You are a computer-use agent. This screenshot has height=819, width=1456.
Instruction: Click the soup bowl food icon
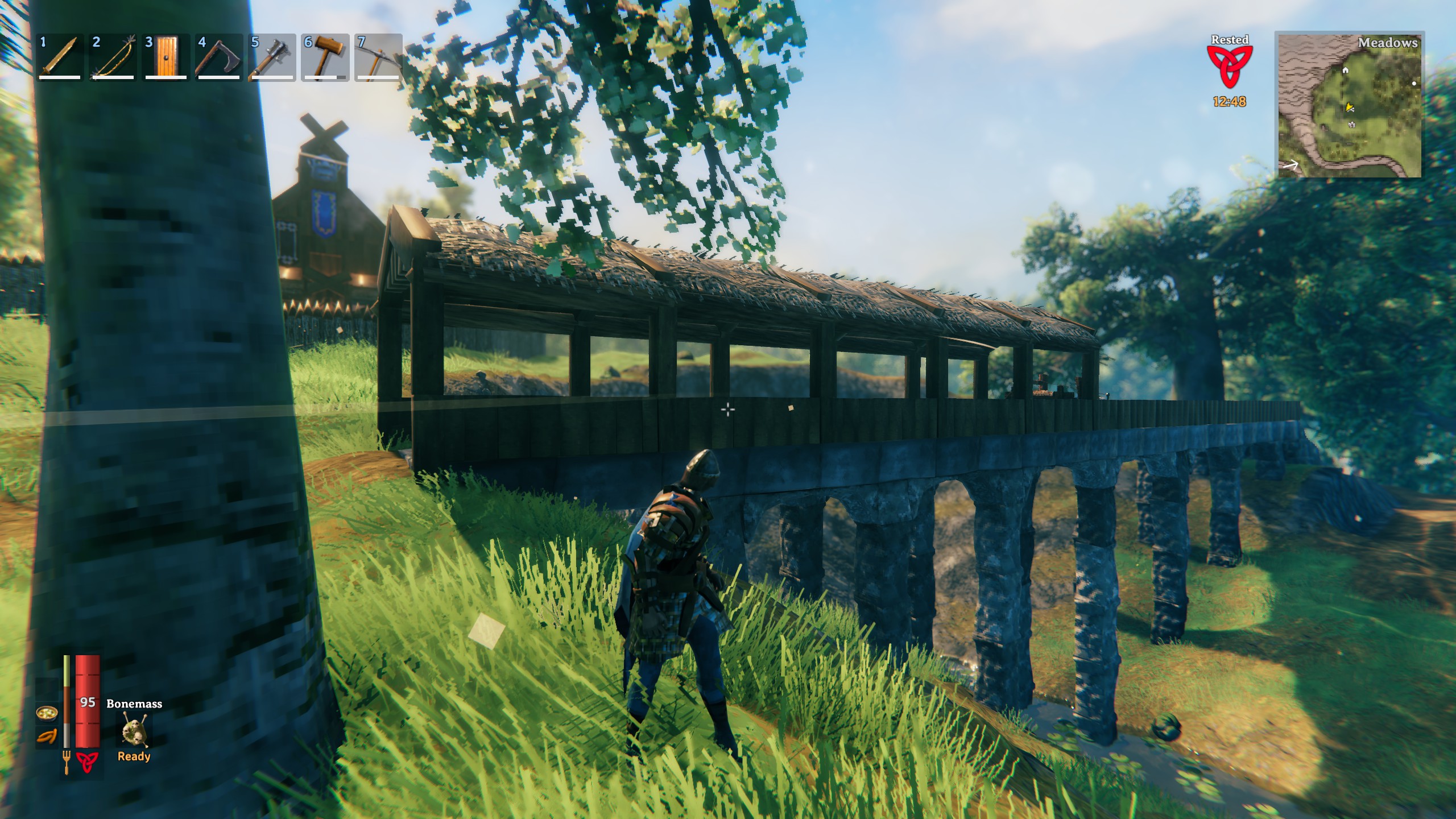click(x=47, y=713)
